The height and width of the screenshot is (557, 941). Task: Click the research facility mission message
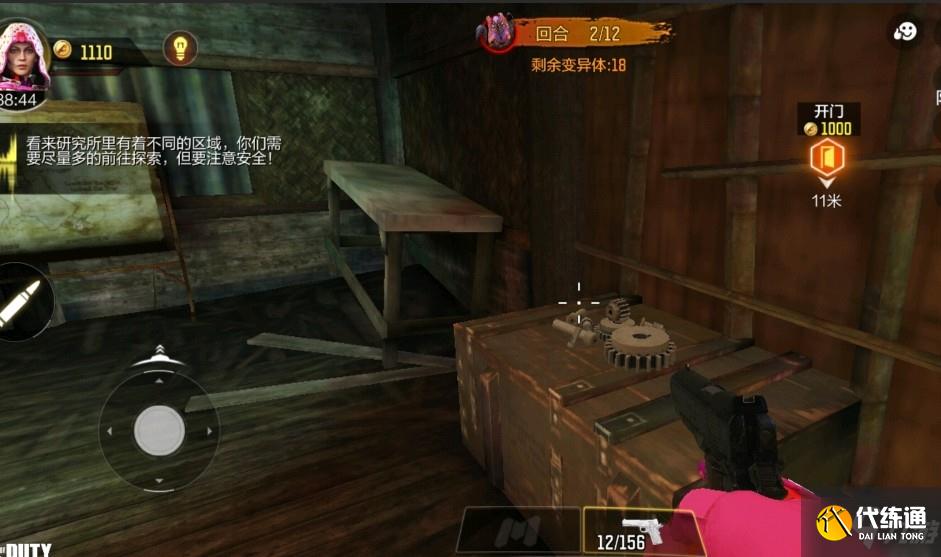[x=138, y=151]
